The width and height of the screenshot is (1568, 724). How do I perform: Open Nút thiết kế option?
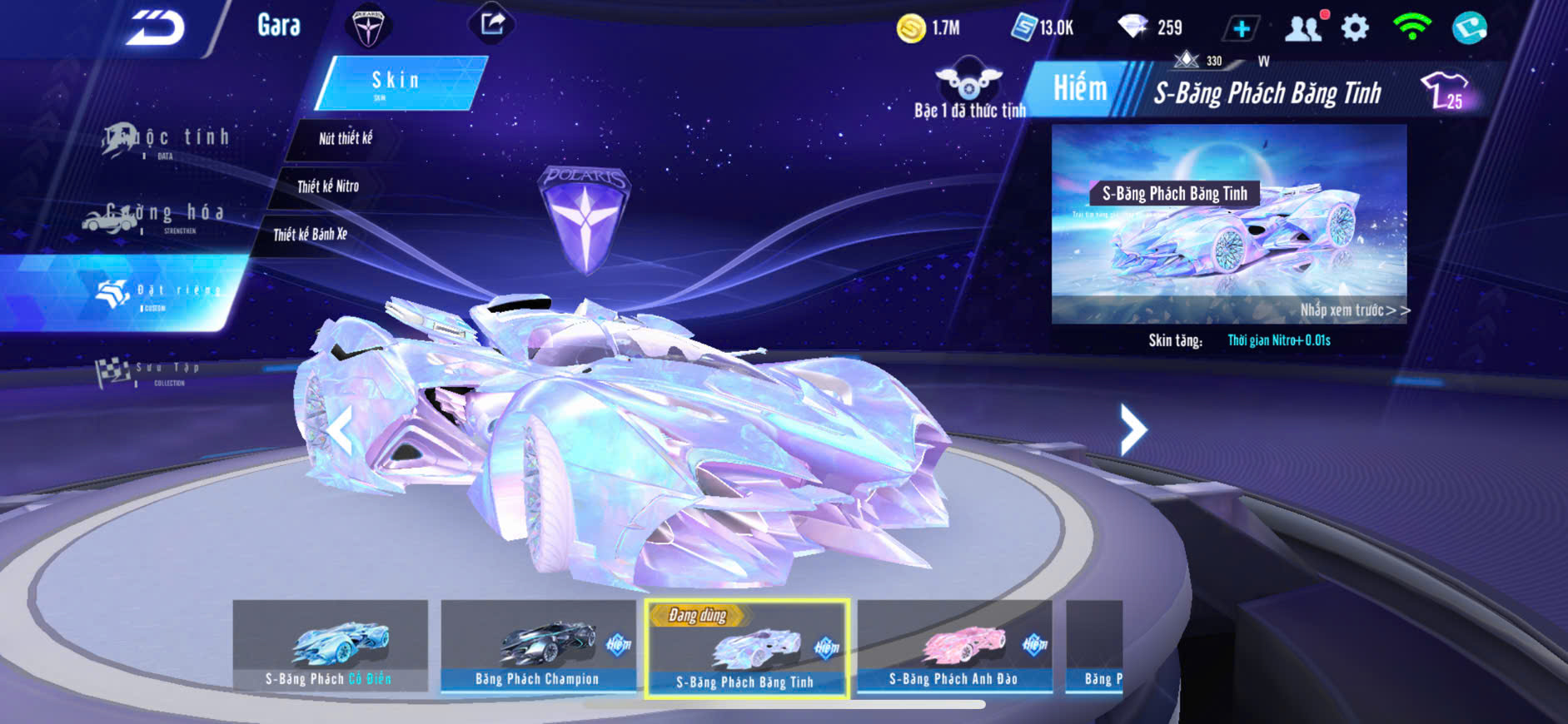click(345, 139)
